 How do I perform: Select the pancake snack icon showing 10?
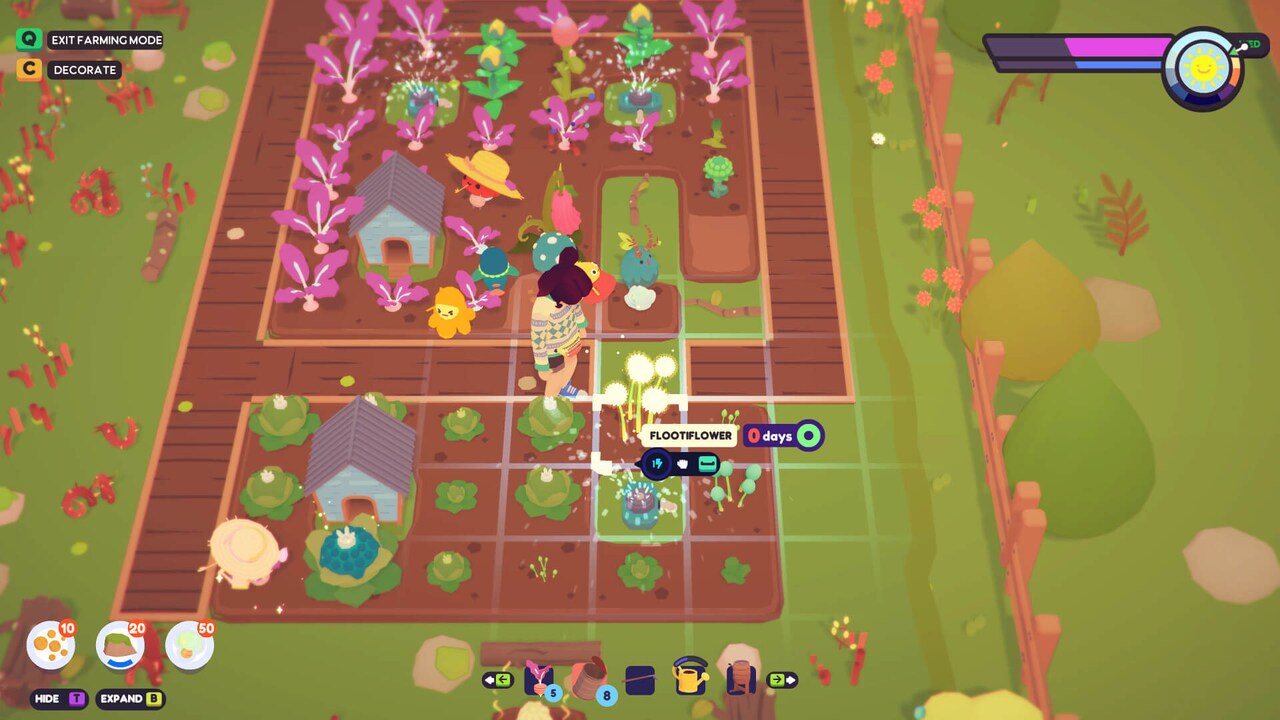tap(49, 645)
